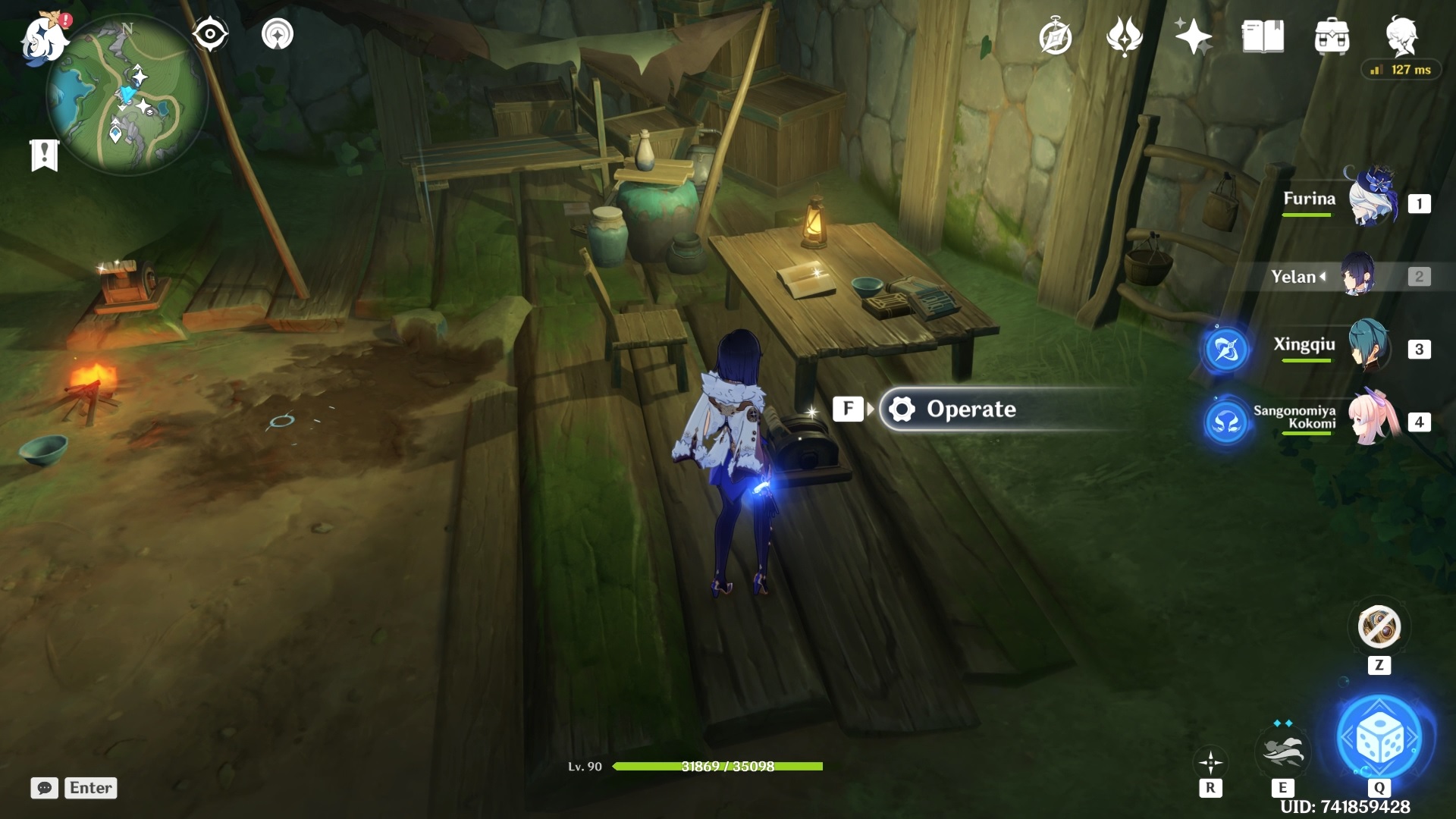Image resolution: width=1456 pixels, height=819 pixels.
Task: Open the chat Enter field
Action: pyautogui.click(x=89, y=788)
